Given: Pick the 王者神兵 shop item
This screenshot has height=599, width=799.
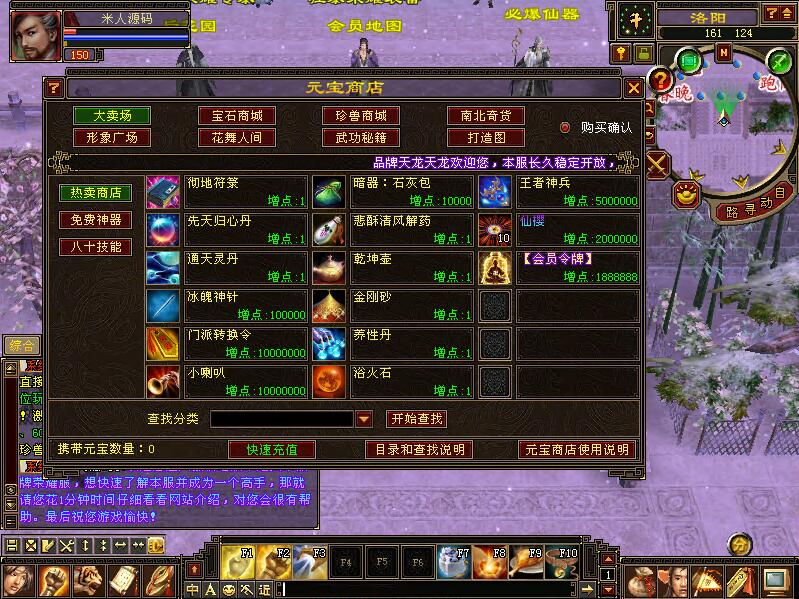Looking at the screenshot, I should pos(494,191).
